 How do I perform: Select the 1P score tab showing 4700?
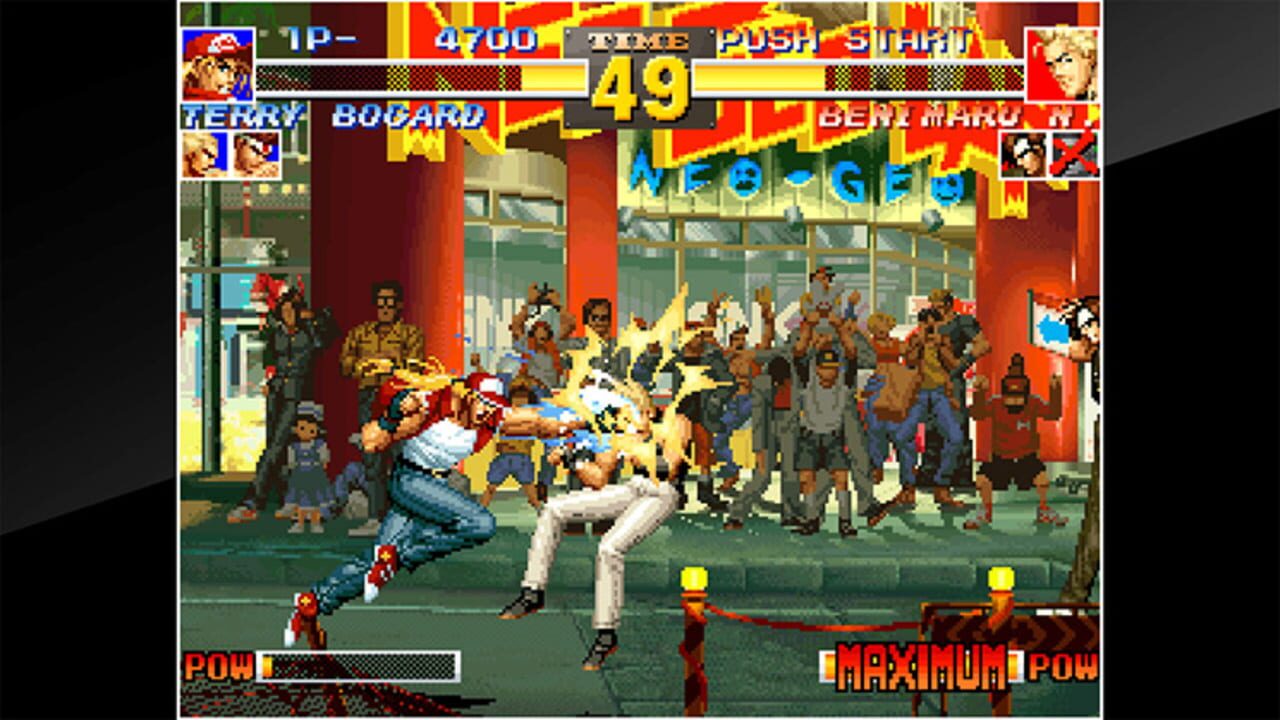pyautogui.click(x=490, y=42)
